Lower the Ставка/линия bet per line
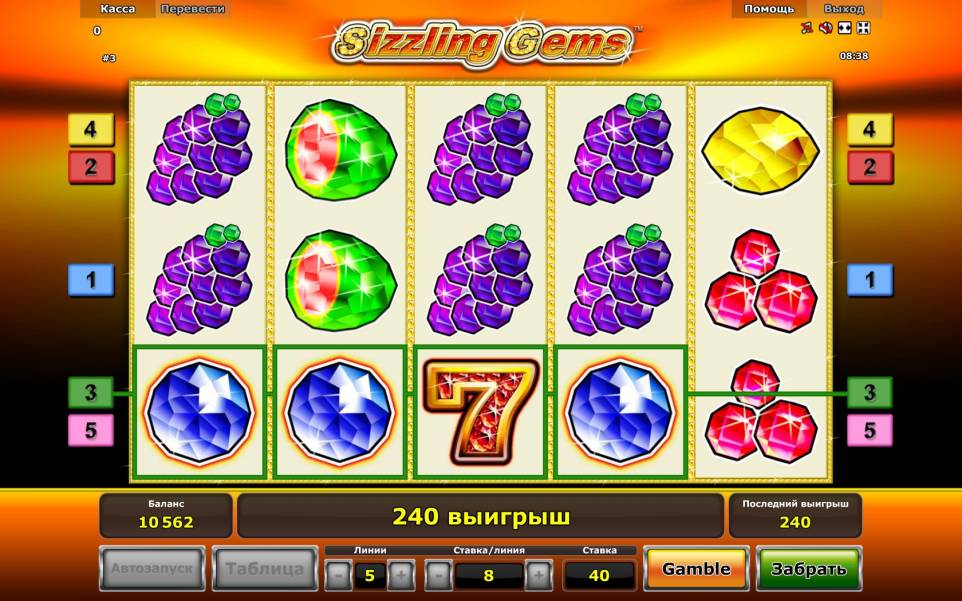This screenshot has height=601, width=962. [x=438, y=575]
